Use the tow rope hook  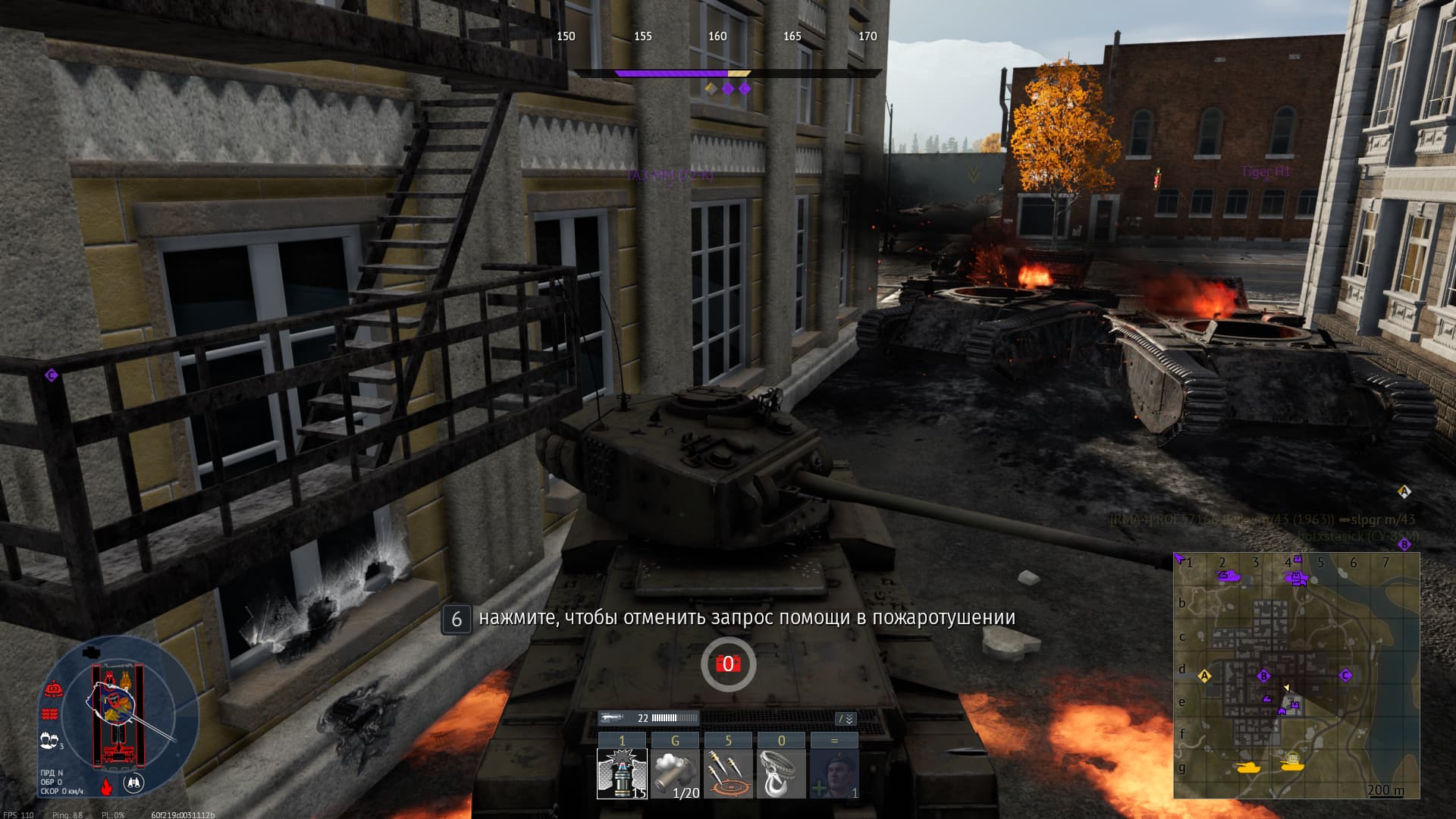pos(781,773)
